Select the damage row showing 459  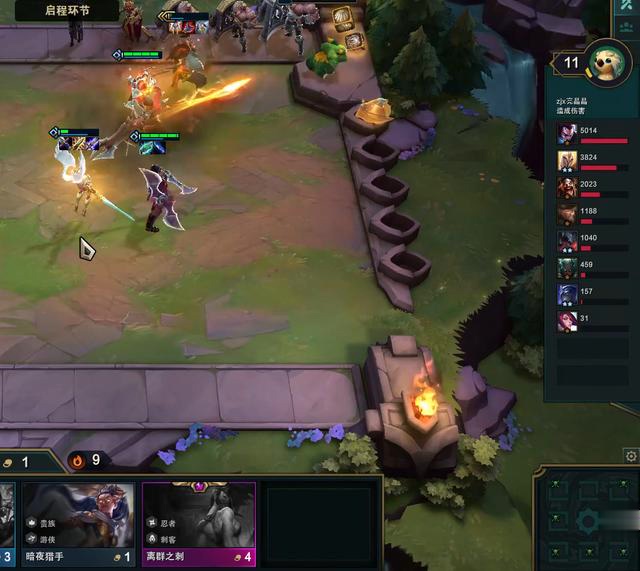click(x=597, y=268)
